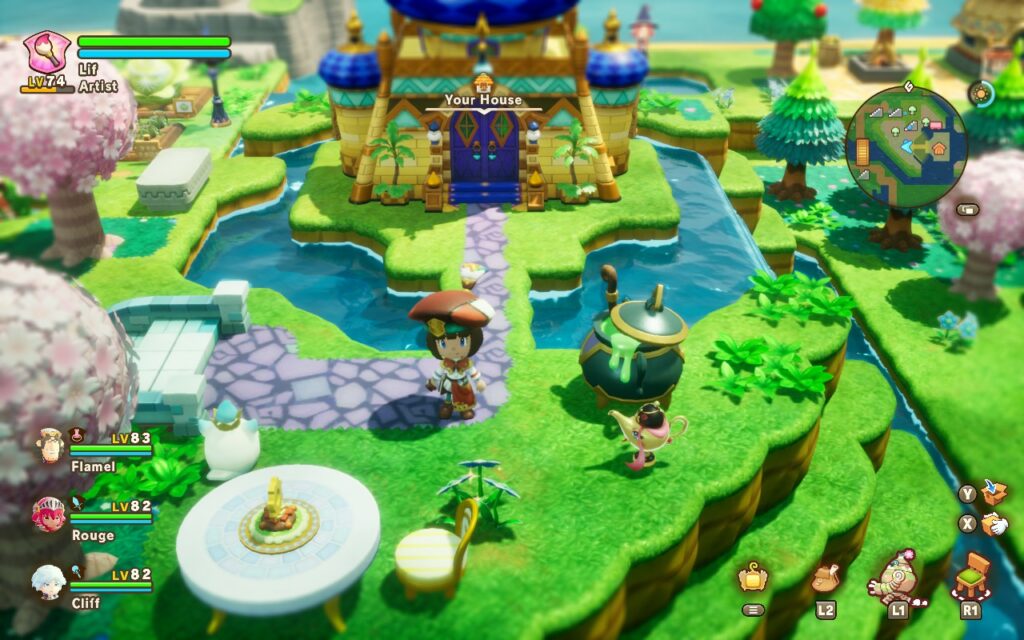Screen dimensions: 1024x640
Task: Click the orange house marker on the minimap
Action: coord(938,148)
